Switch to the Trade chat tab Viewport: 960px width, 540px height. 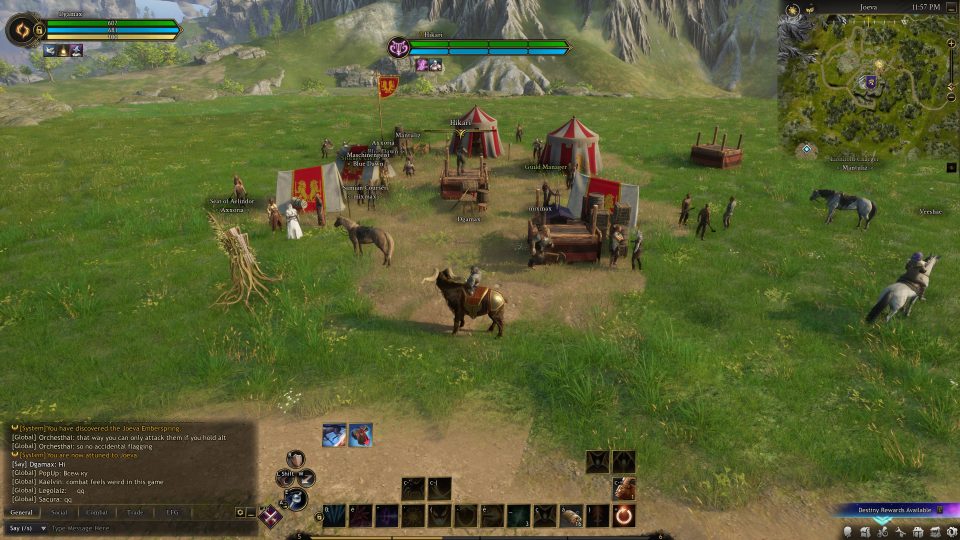click(x=135, y=512)
